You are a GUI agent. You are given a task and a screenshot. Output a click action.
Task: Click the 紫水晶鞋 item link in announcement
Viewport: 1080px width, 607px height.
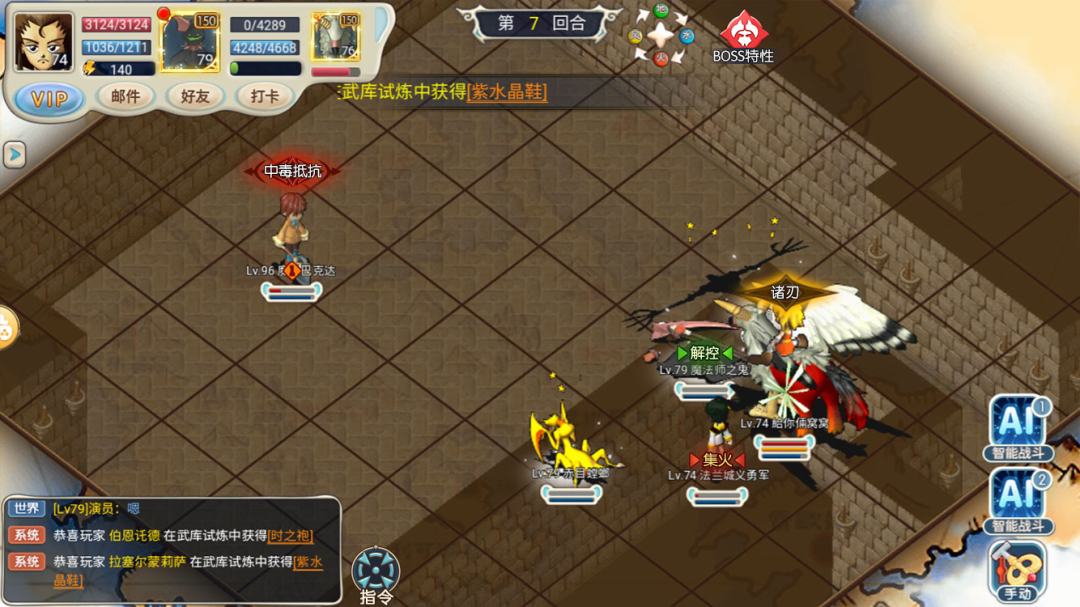(x=507, y=92)
